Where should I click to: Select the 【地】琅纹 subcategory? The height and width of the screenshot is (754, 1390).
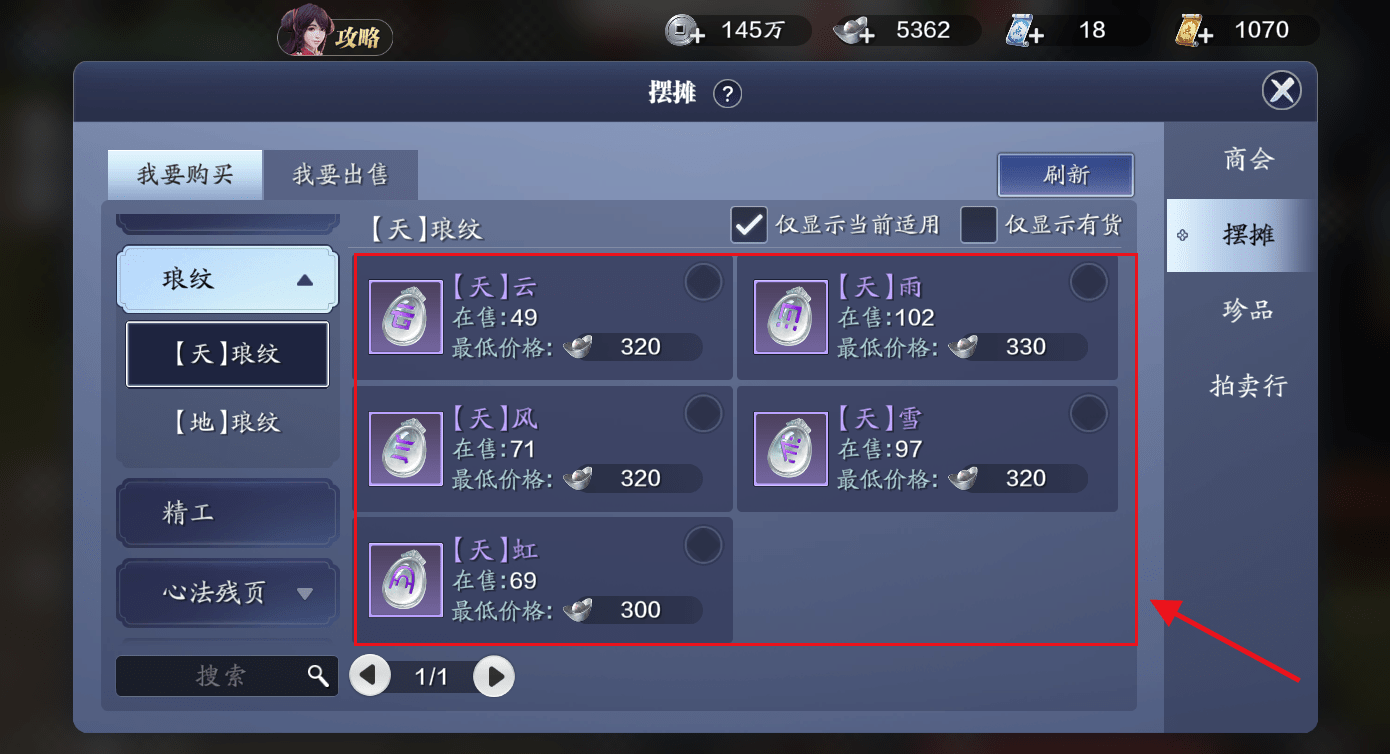pyautogui.click(x=227, y=422)
